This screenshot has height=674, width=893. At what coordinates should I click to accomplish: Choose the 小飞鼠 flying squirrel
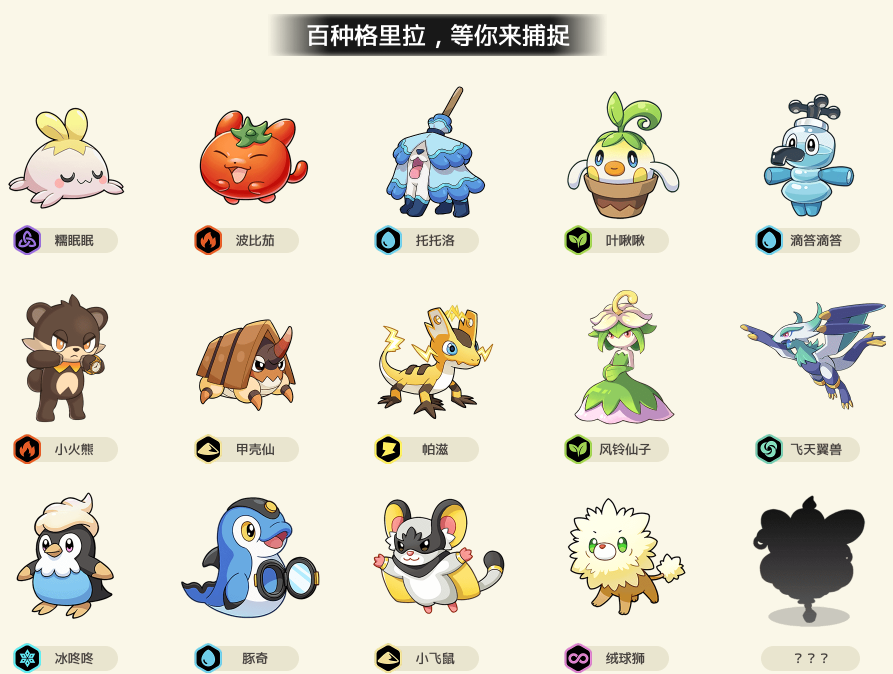434,556
